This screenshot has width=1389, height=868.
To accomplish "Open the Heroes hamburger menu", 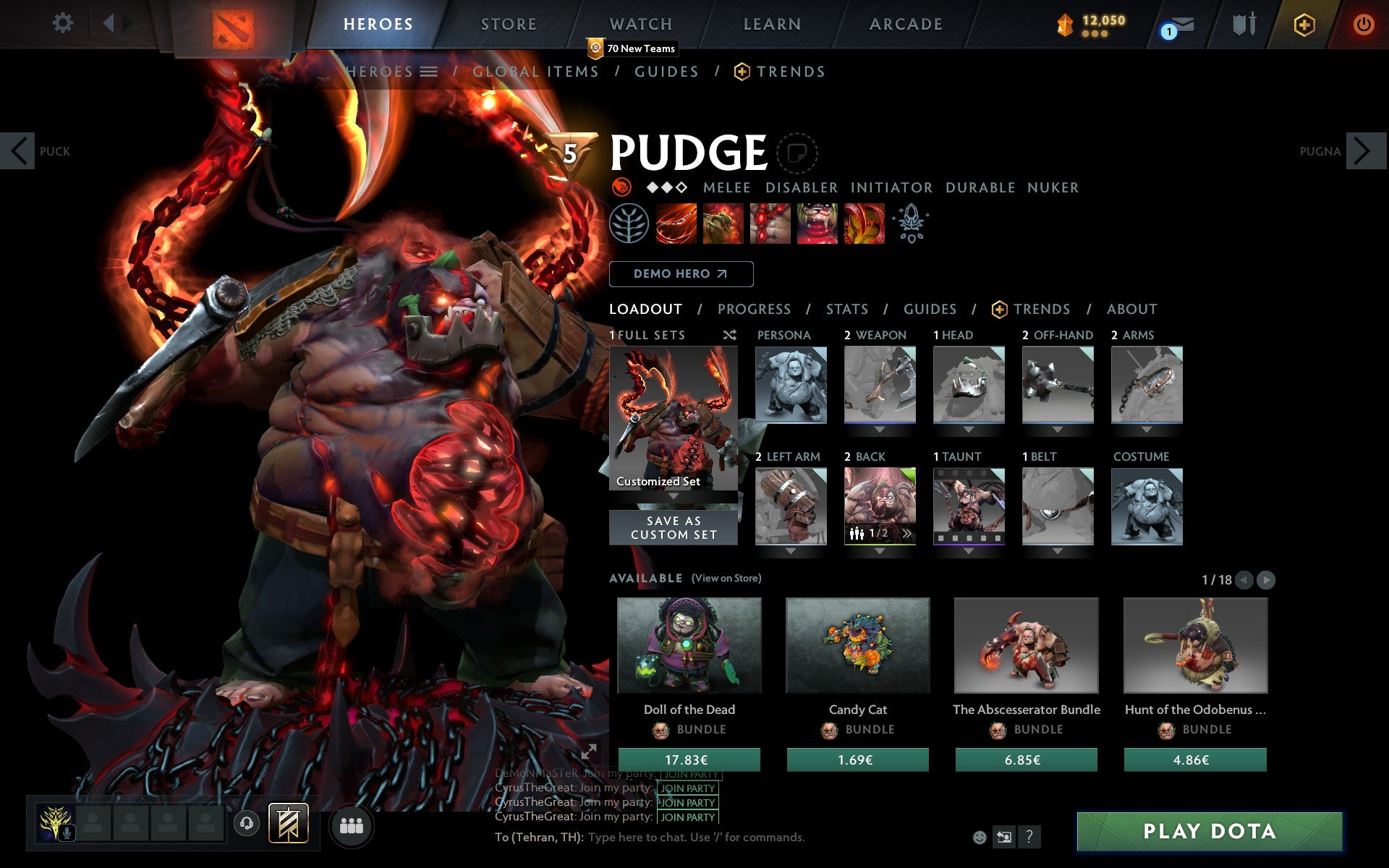I will tap(430, 72).
